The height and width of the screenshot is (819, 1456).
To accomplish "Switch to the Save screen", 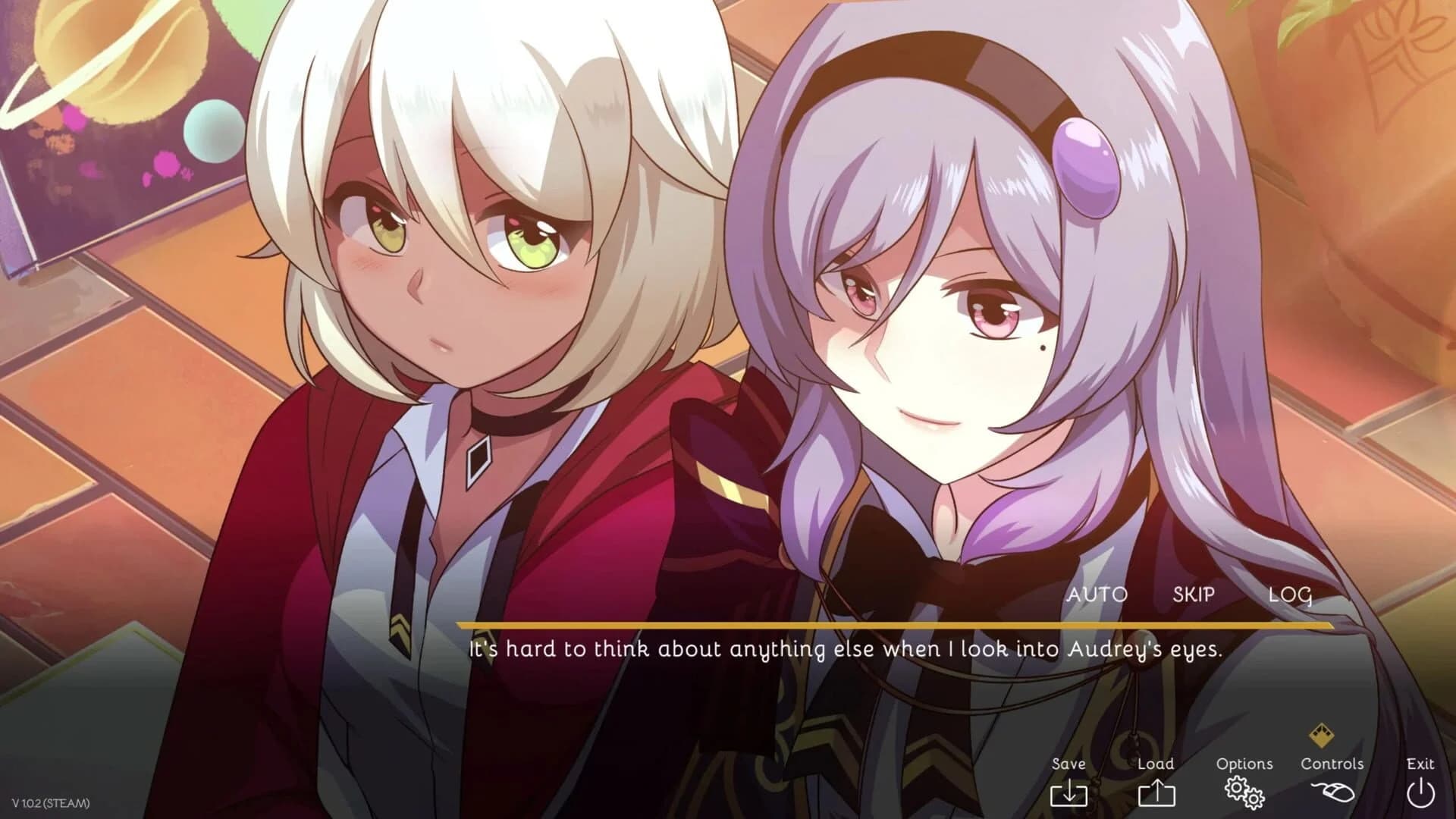I will pyautogui.click(x=1069, y=764).
